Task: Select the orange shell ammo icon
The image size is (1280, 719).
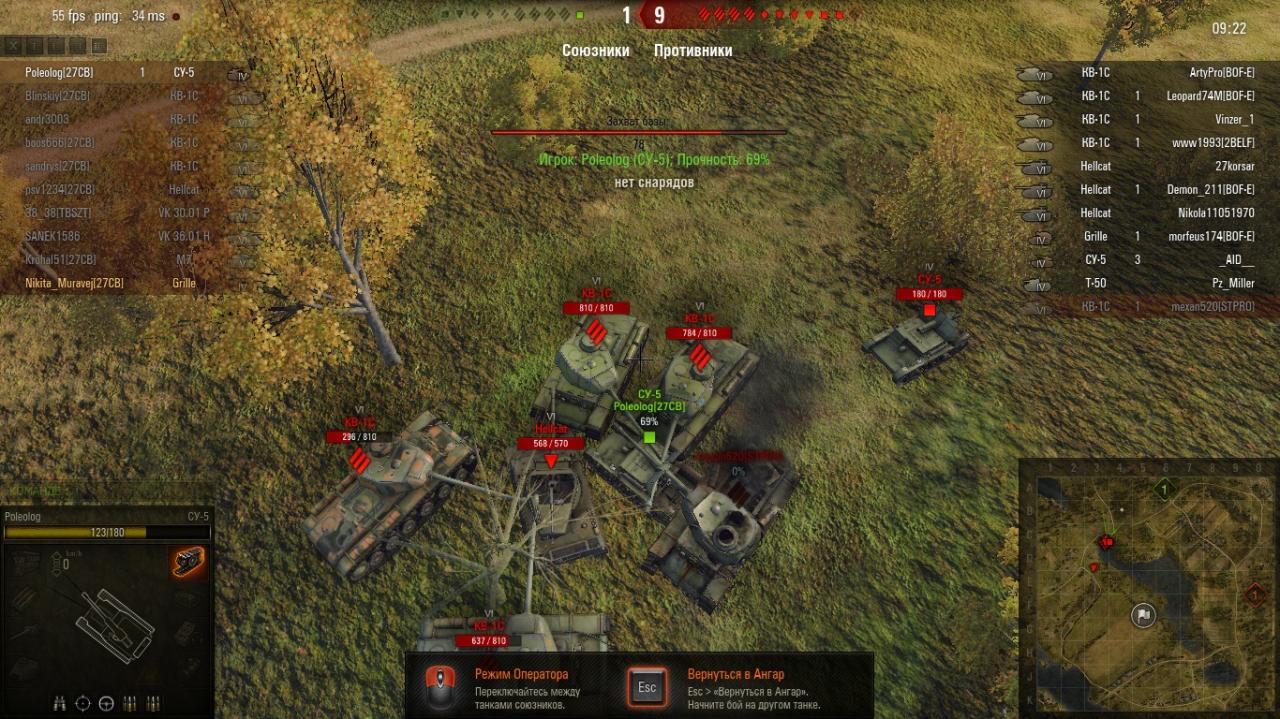Action: pos(189,562)
